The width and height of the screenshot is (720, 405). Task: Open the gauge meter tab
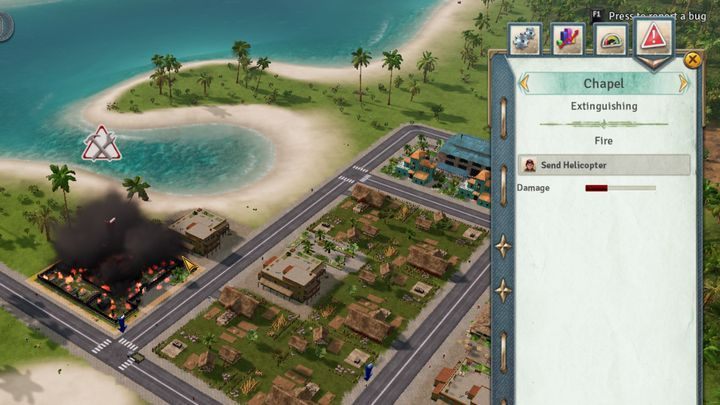611,39
